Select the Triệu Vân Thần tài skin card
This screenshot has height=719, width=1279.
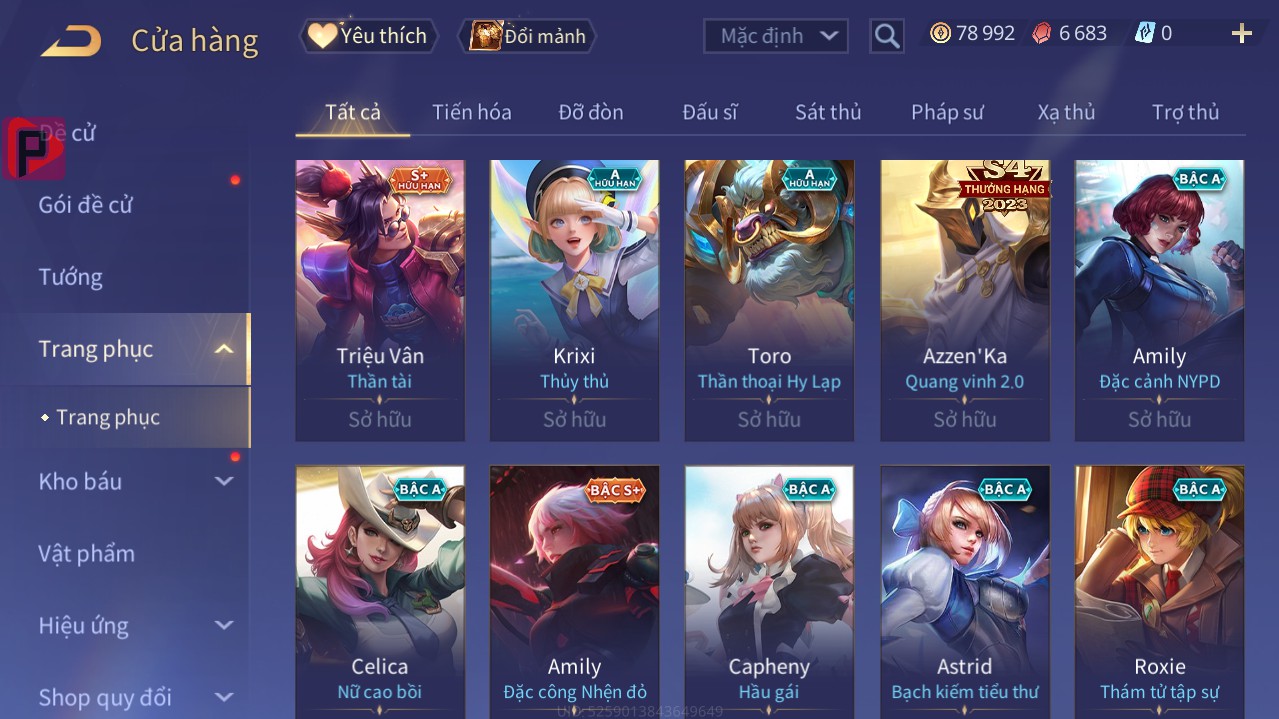point(380,300)
